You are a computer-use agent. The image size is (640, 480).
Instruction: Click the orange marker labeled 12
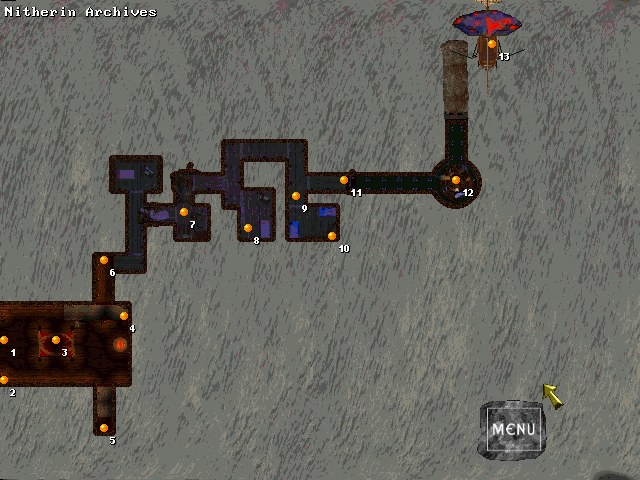tap(456, 180)
